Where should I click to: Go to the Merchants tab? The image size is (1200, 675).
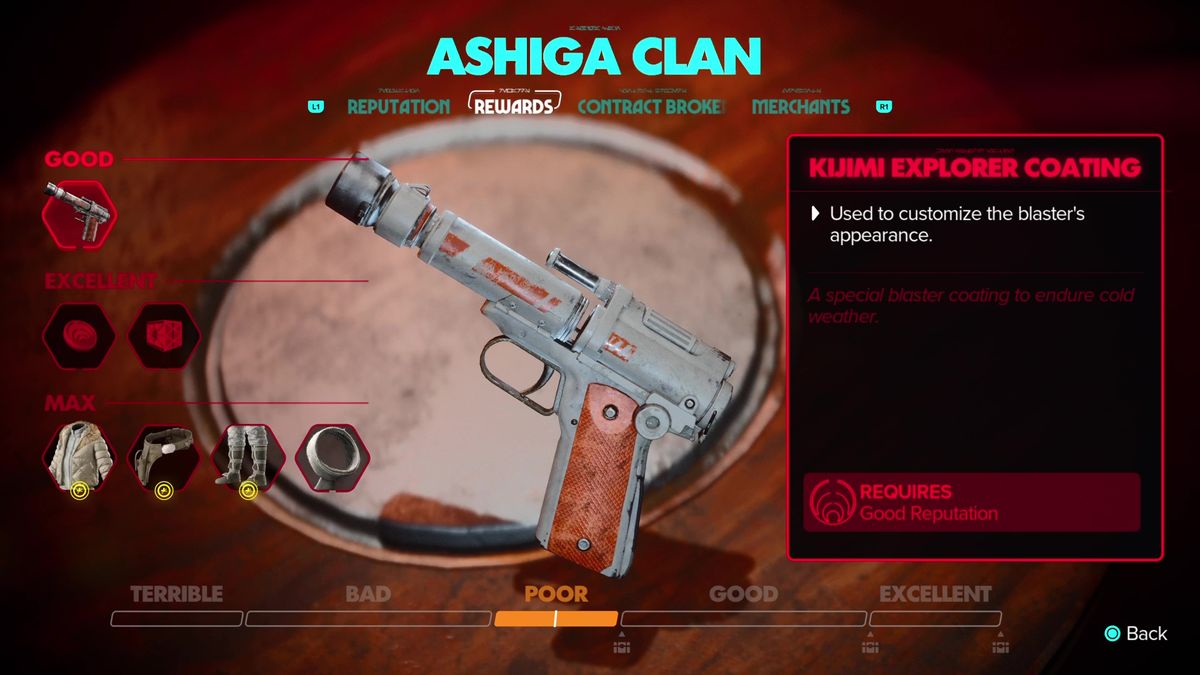click(800, 107)
